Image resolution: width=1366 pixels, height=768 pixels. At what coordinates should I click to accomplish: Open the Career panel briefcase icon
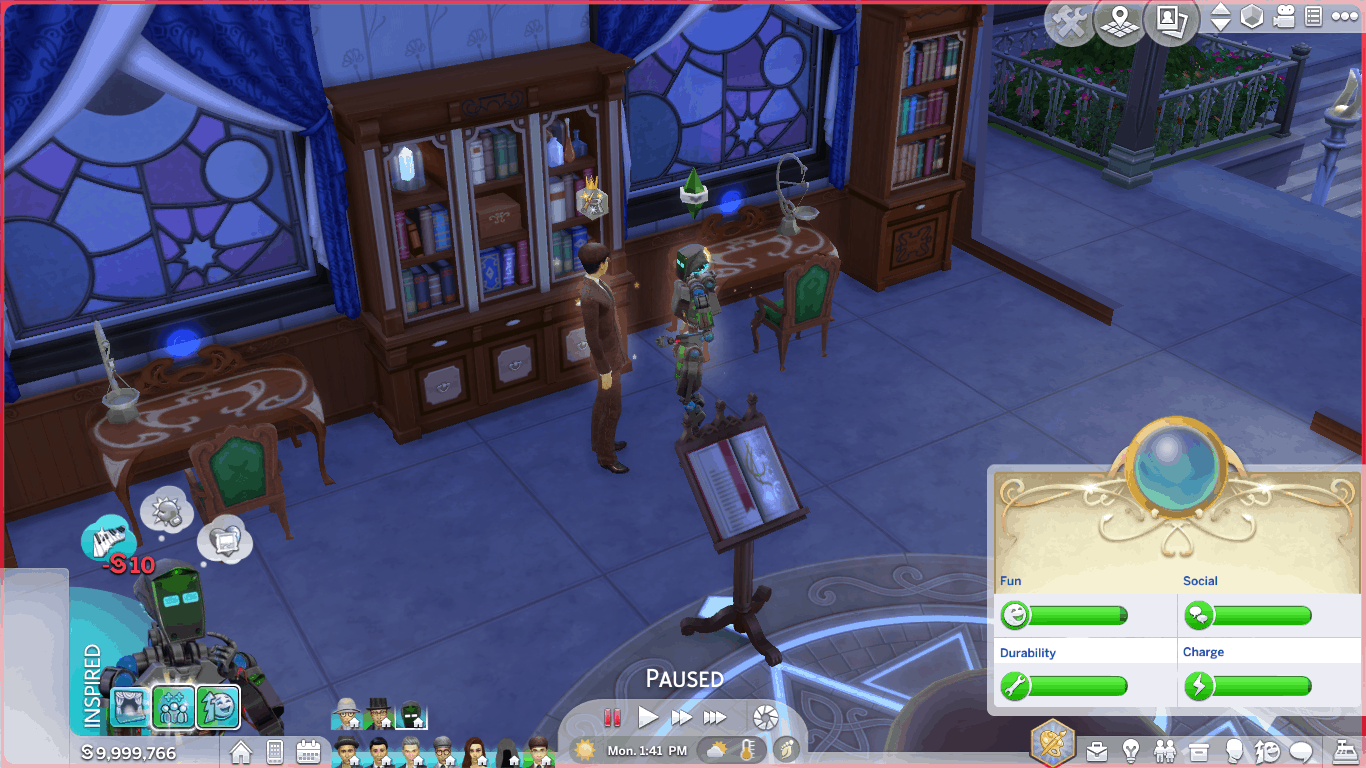(x=1097, y=751)
